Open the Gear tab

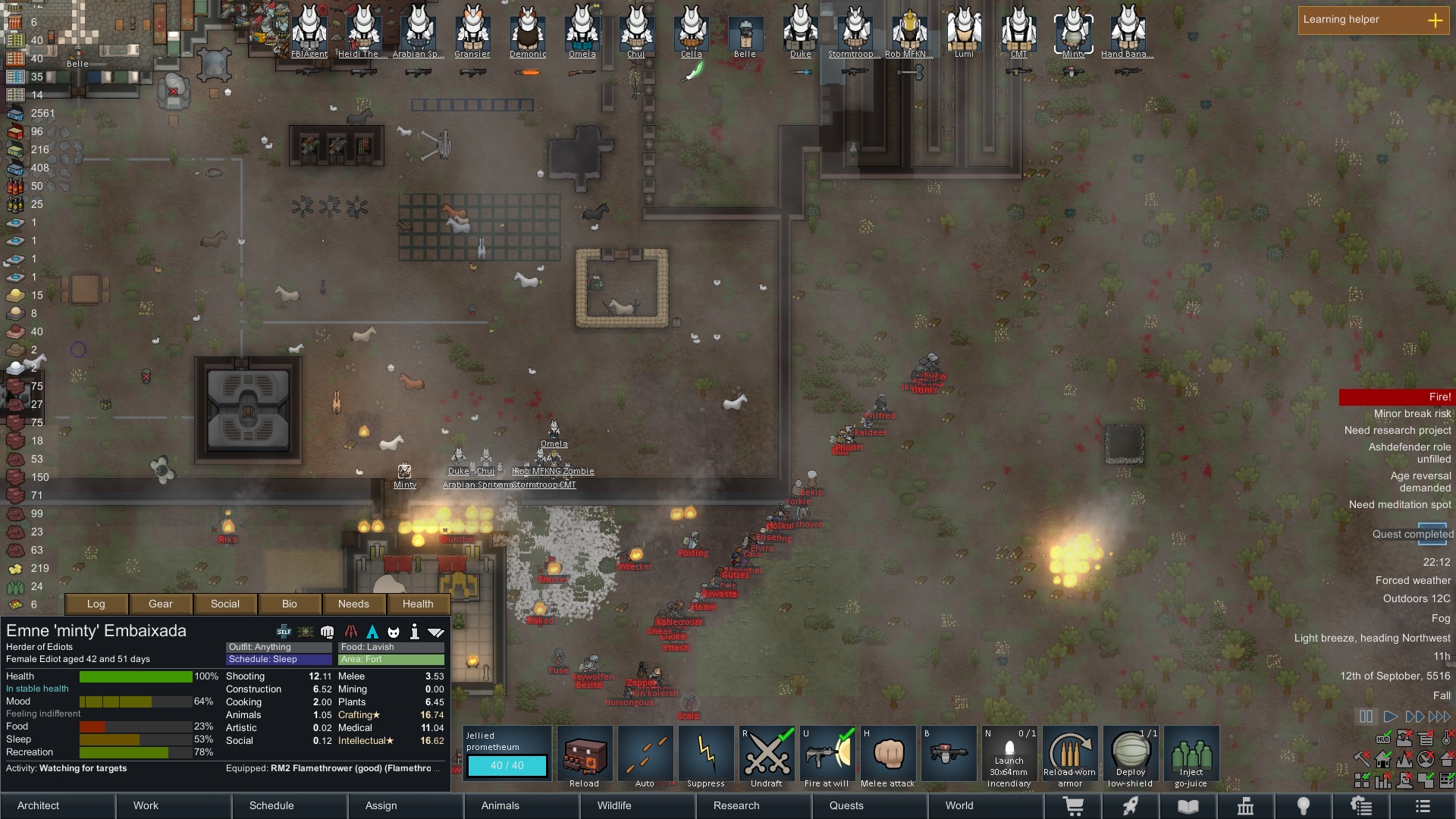(160, 604)
